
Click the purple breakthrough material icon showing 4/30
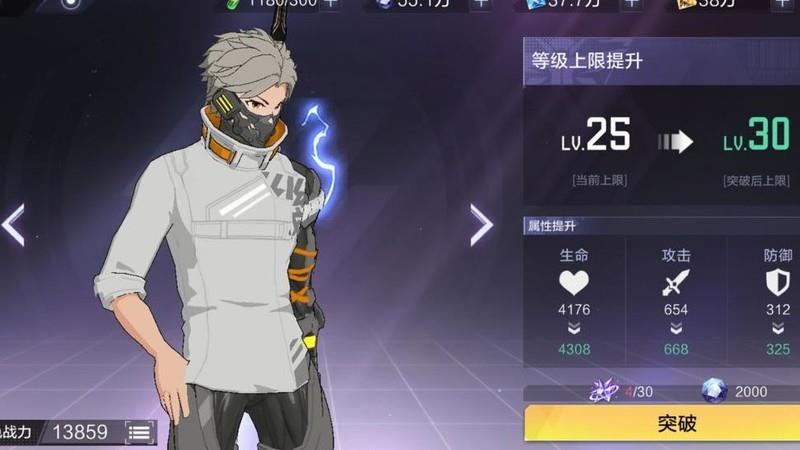tap(603, 391)
